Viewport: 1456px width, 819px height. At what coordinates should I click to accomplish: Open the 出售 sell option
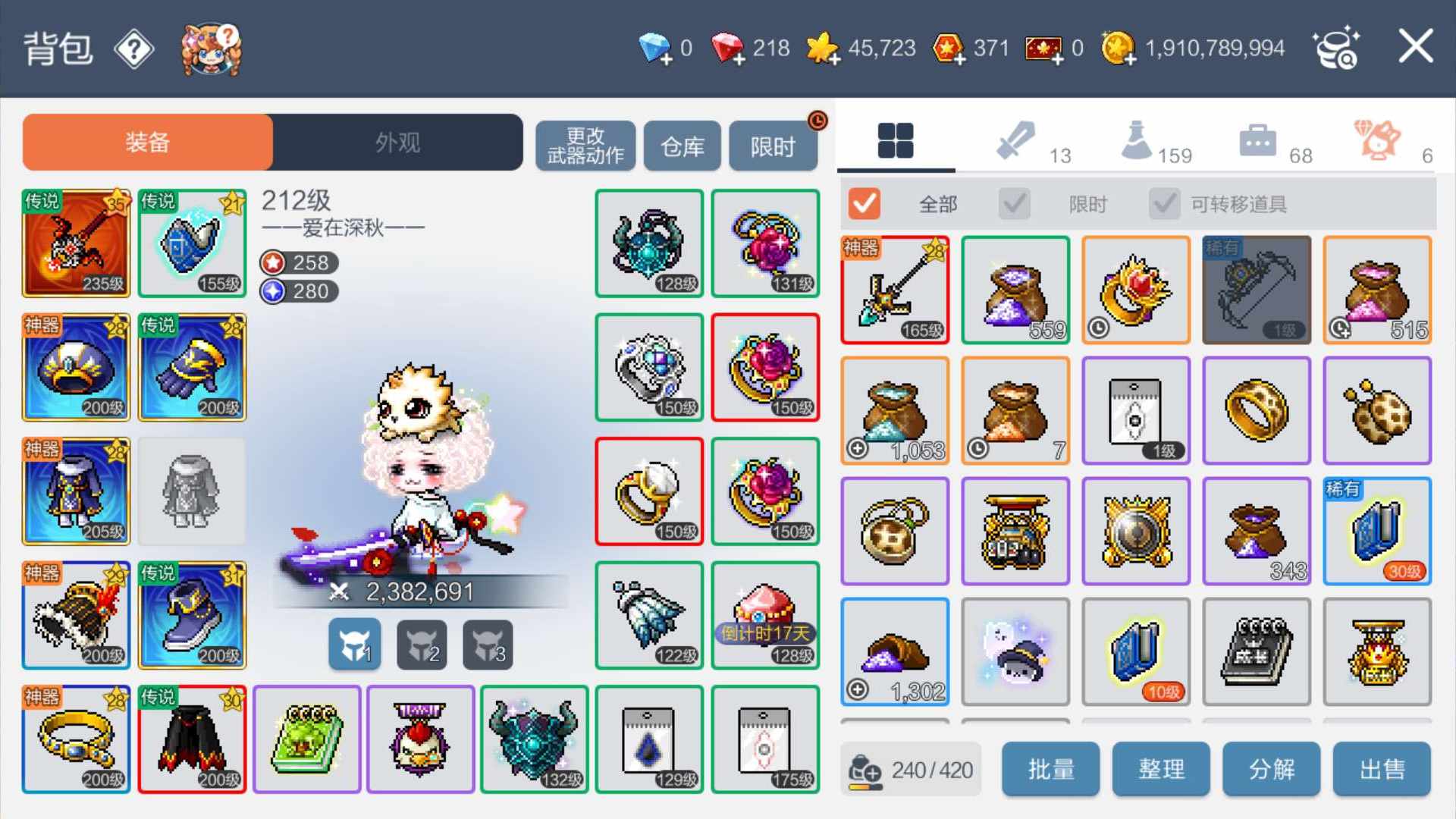[x=1382, y=769]
